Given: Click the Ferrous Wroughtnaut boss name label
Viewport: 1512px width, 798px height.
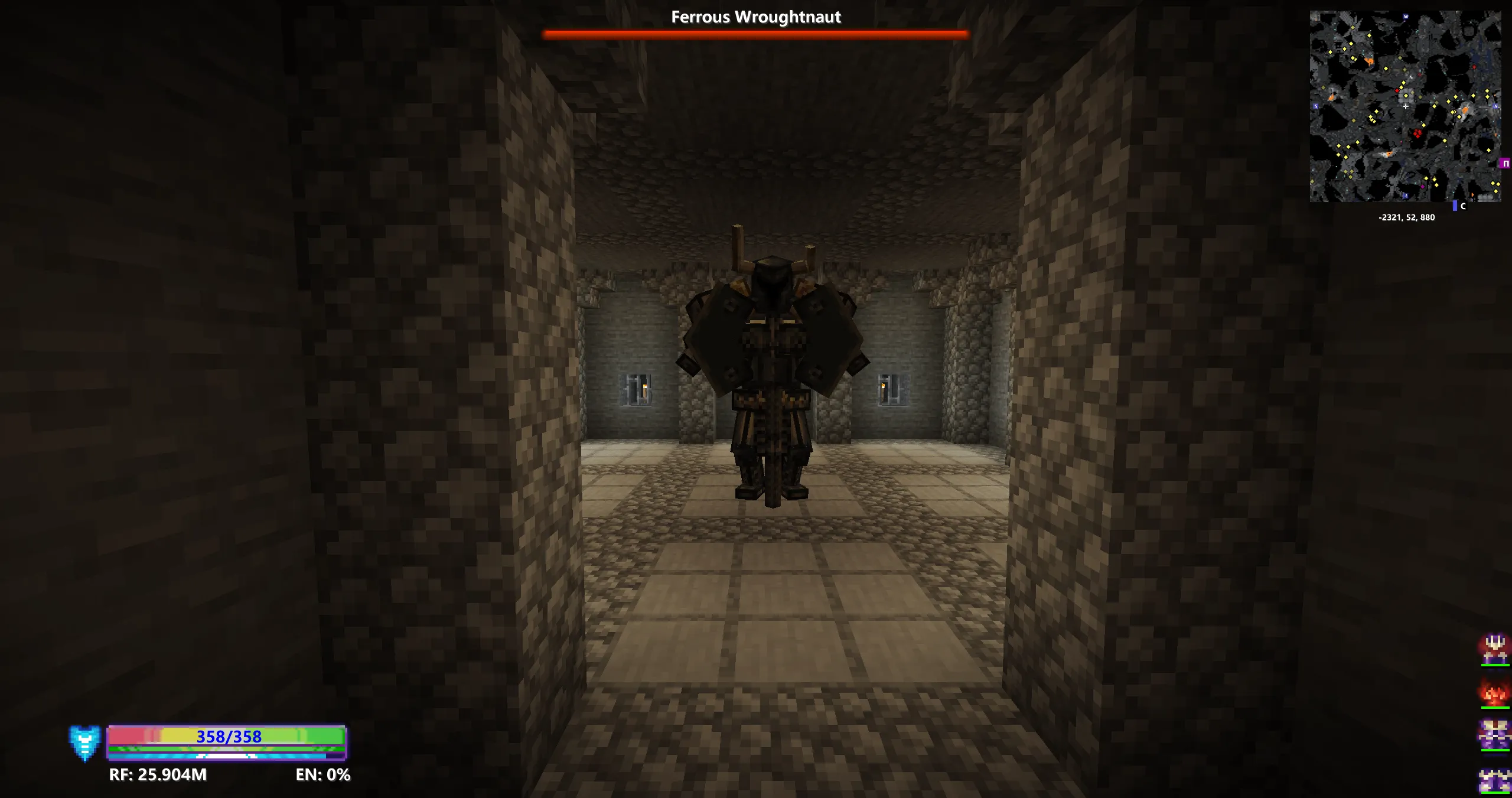Looking at the screenshot, I should click(x=756, y=17).
